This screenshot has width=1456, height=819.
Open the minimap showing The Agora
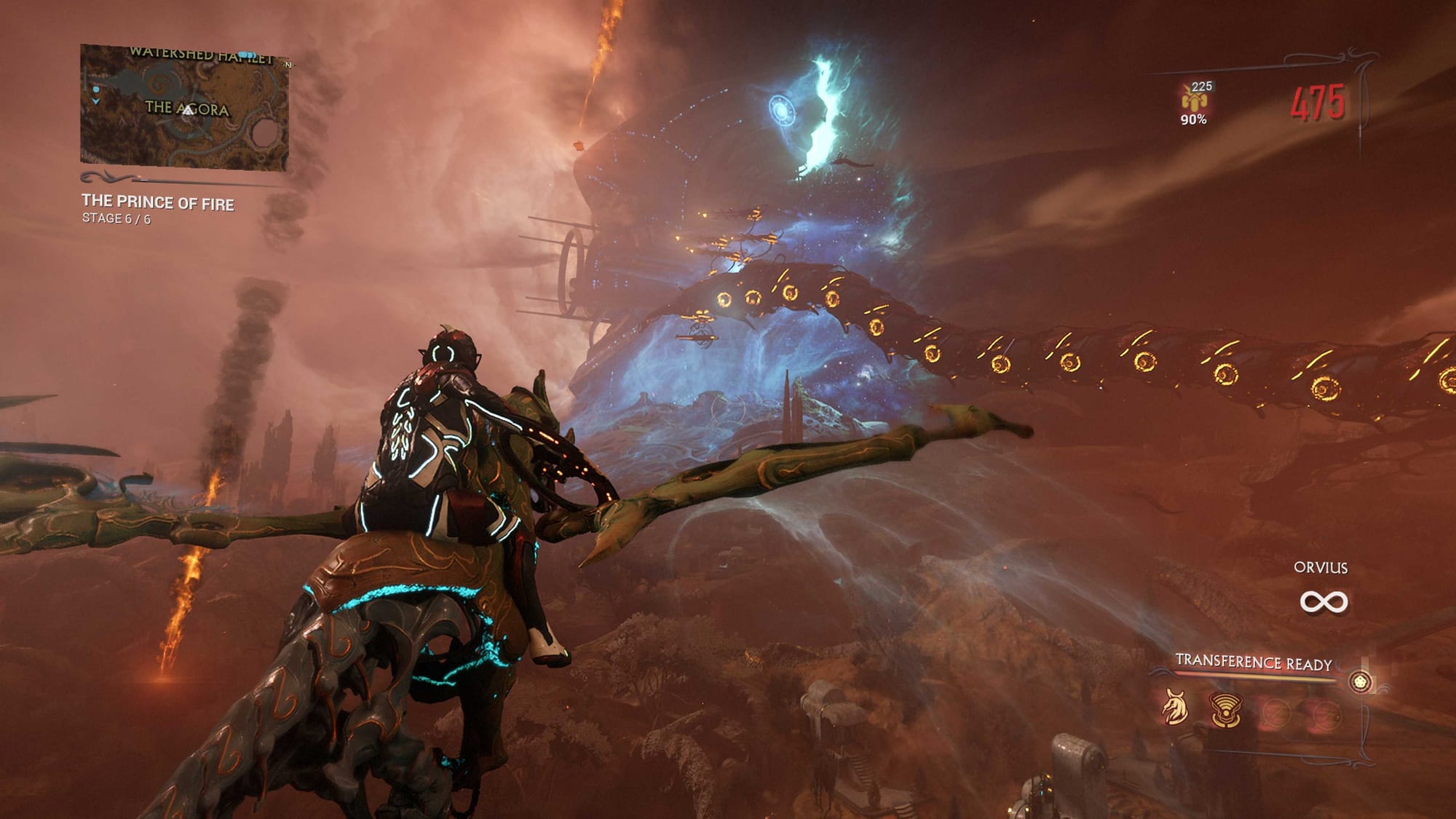[184, 108]
